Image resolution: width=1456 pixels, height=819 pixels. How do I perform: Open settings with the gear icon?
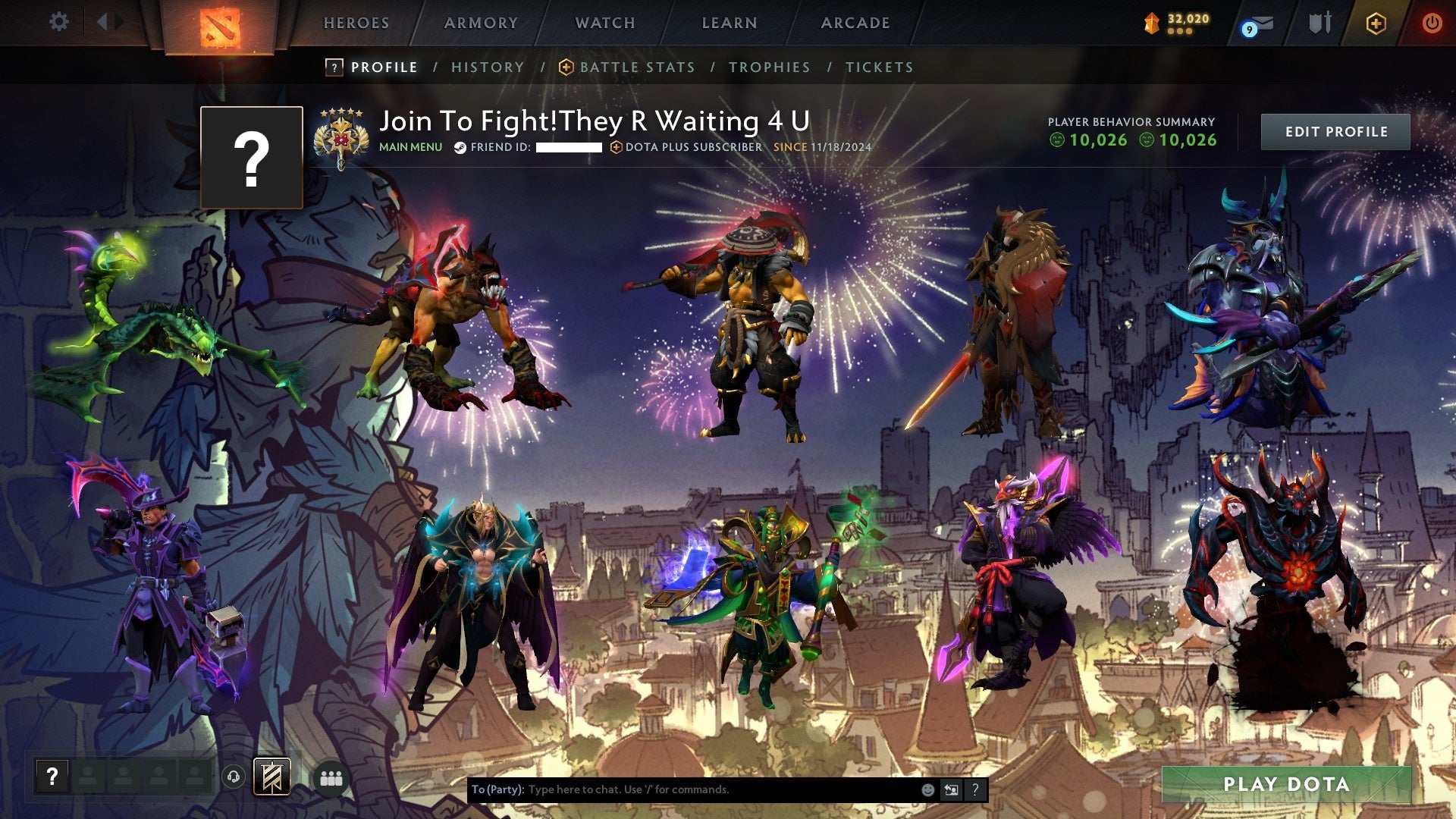tap(59, 21)
